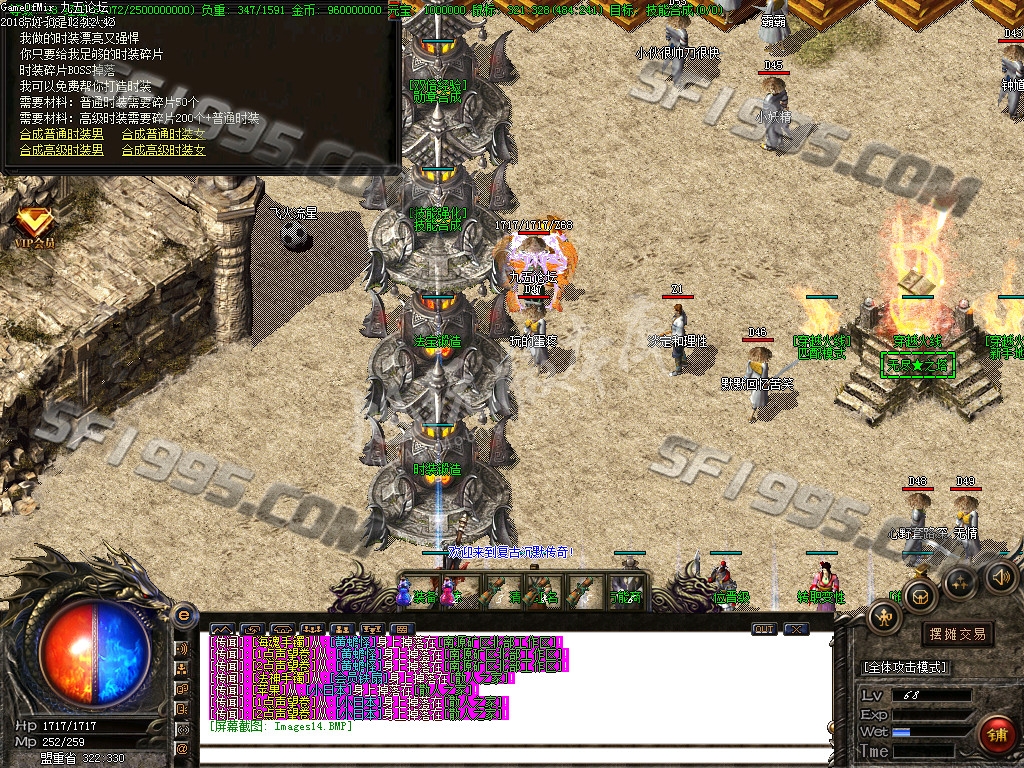Click the 摆摊交易 stall trade button

(957, 633)
